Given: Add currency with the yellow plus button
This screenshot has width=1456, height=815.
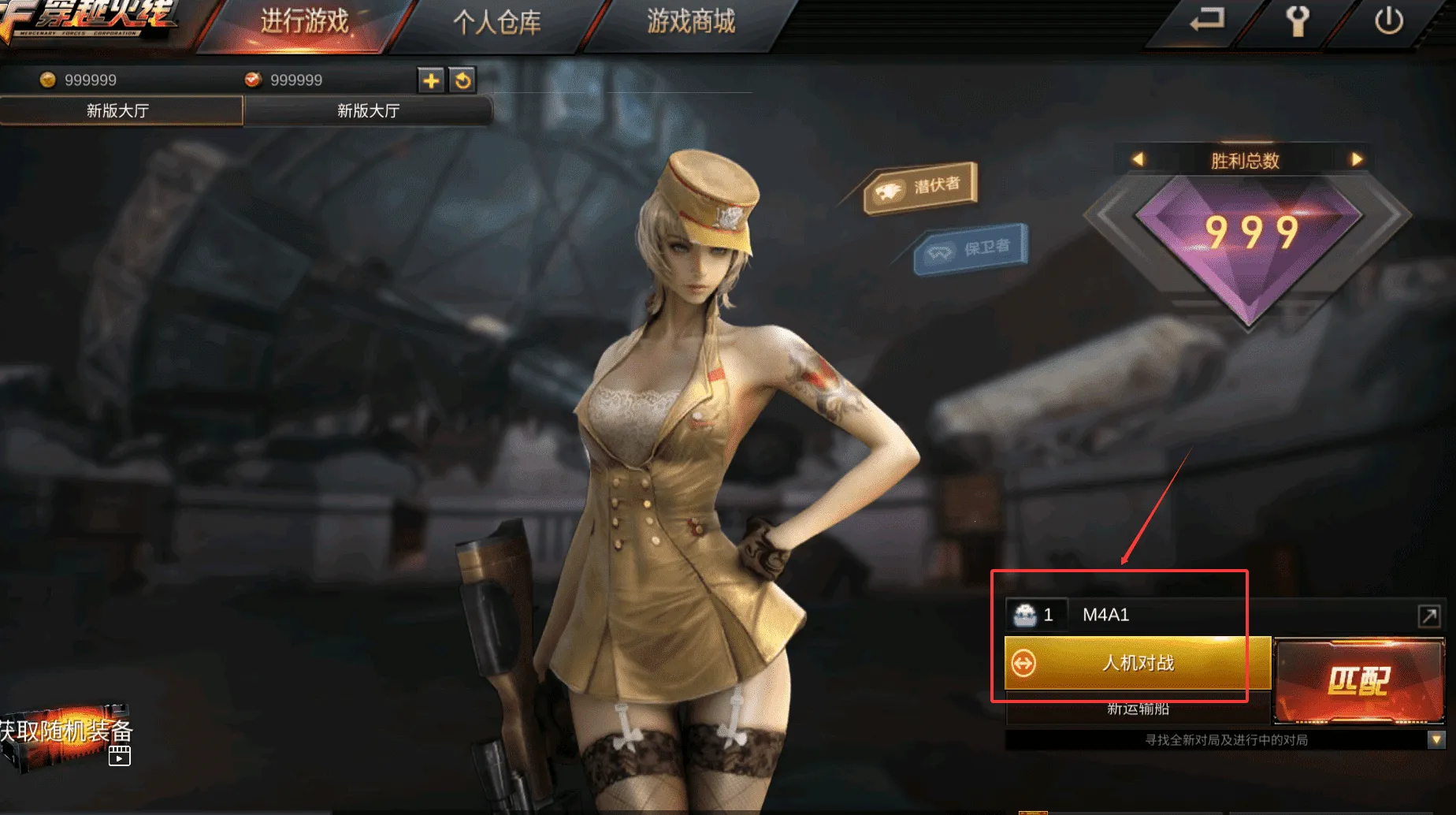Looking at the screenshot, I should point(431,80).
